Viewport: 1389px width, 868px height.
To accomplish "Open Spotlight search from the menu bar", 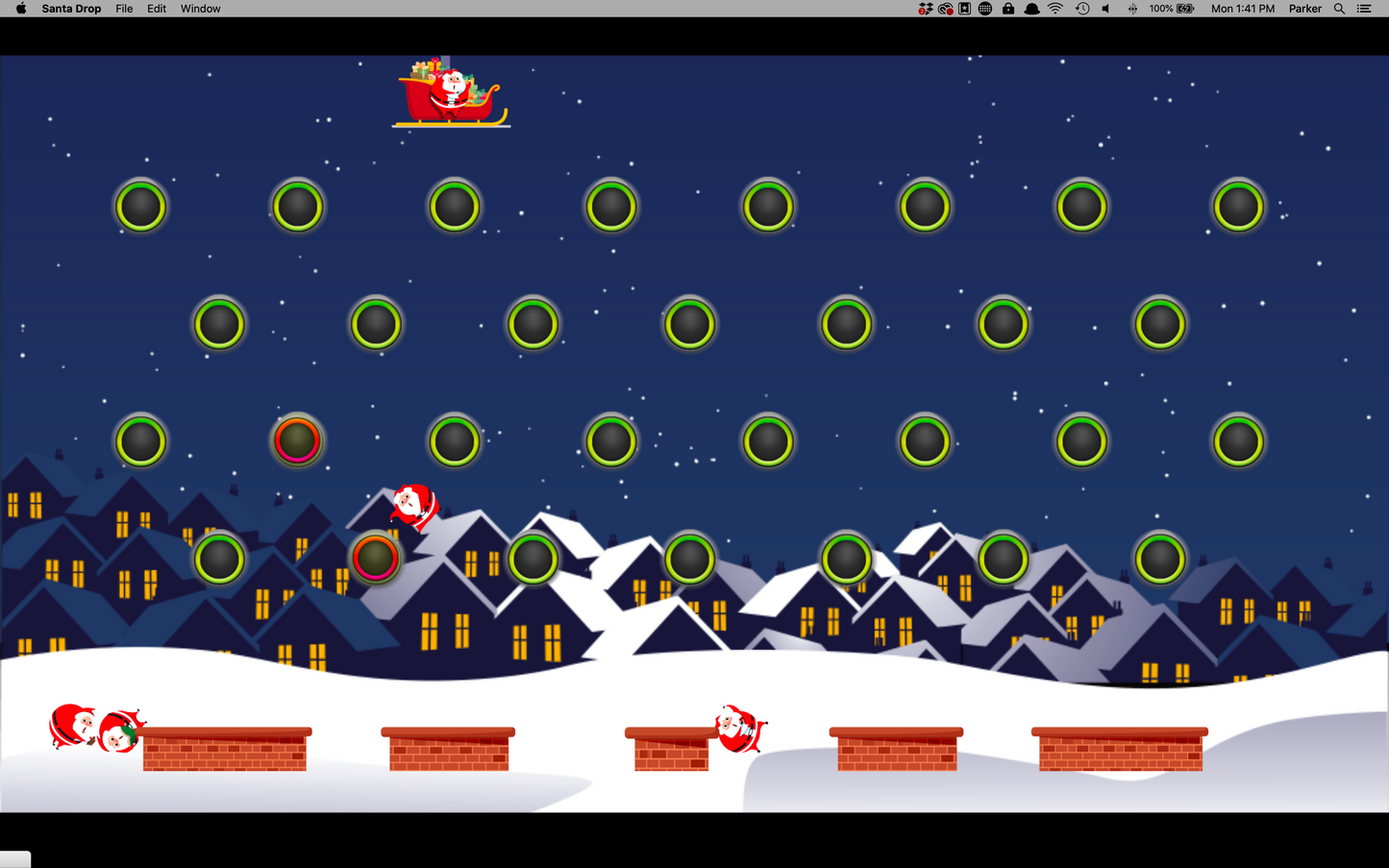I will (x=1339, y=9).
